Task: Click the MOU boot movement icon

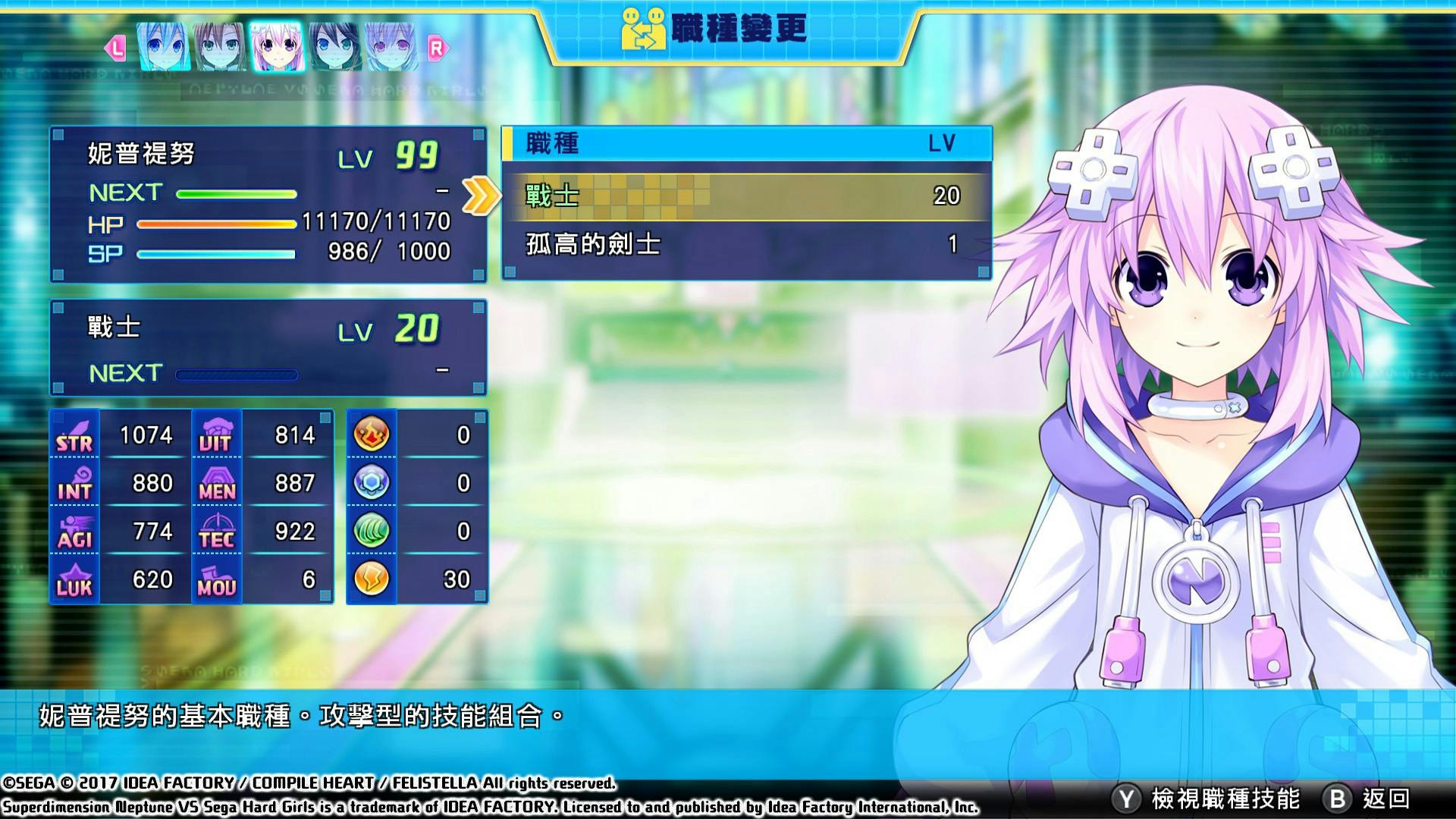Action: coord(218,579)
